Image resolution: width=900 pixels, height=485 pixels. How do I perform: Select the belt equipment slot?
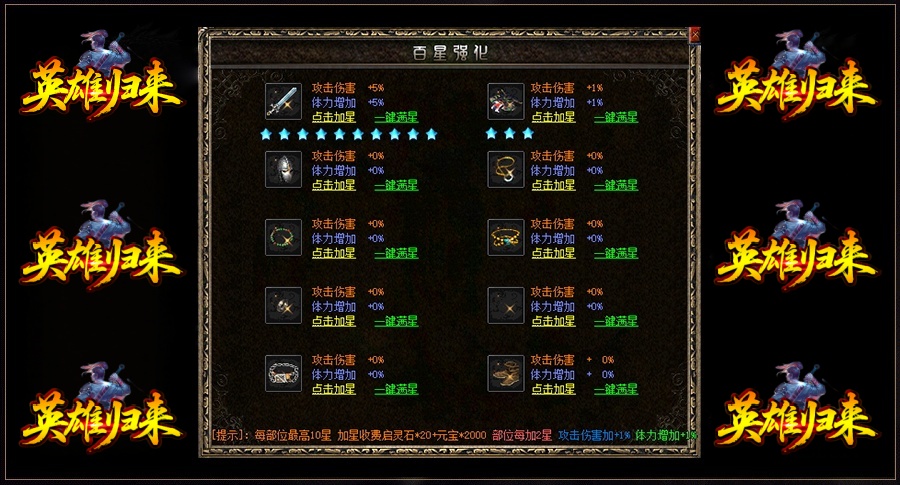pyautogui.click(x=283, y=373)
